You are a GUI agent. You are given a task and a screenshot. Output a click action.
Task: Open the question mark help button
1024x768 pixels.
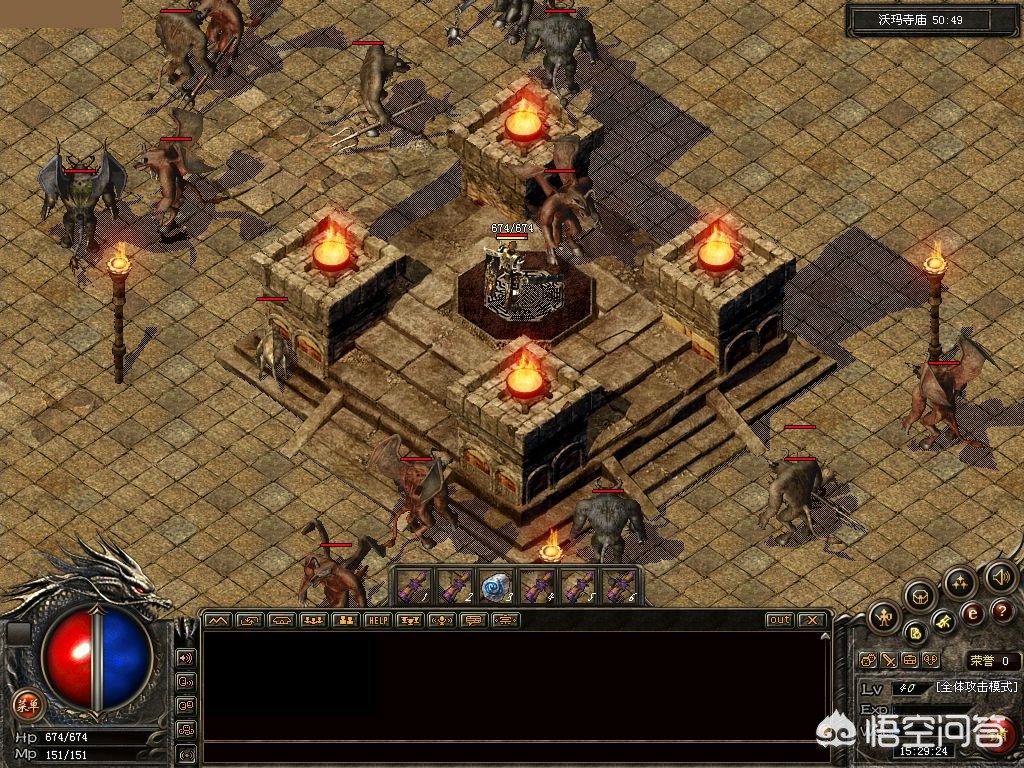pos(1003,609)
